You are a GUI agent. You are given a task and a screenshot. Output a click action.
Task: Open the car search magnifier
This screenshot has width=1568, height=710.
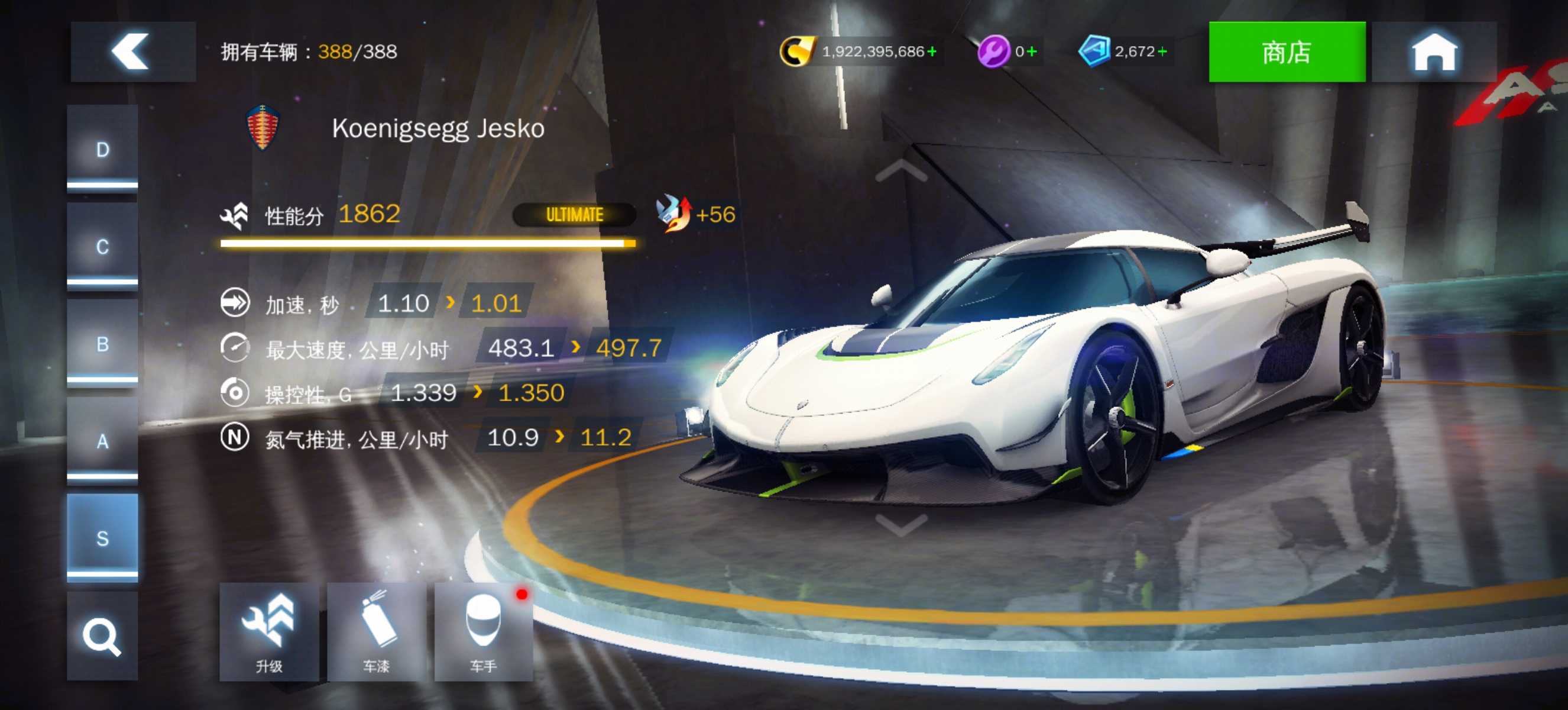[x=102, y=636]
